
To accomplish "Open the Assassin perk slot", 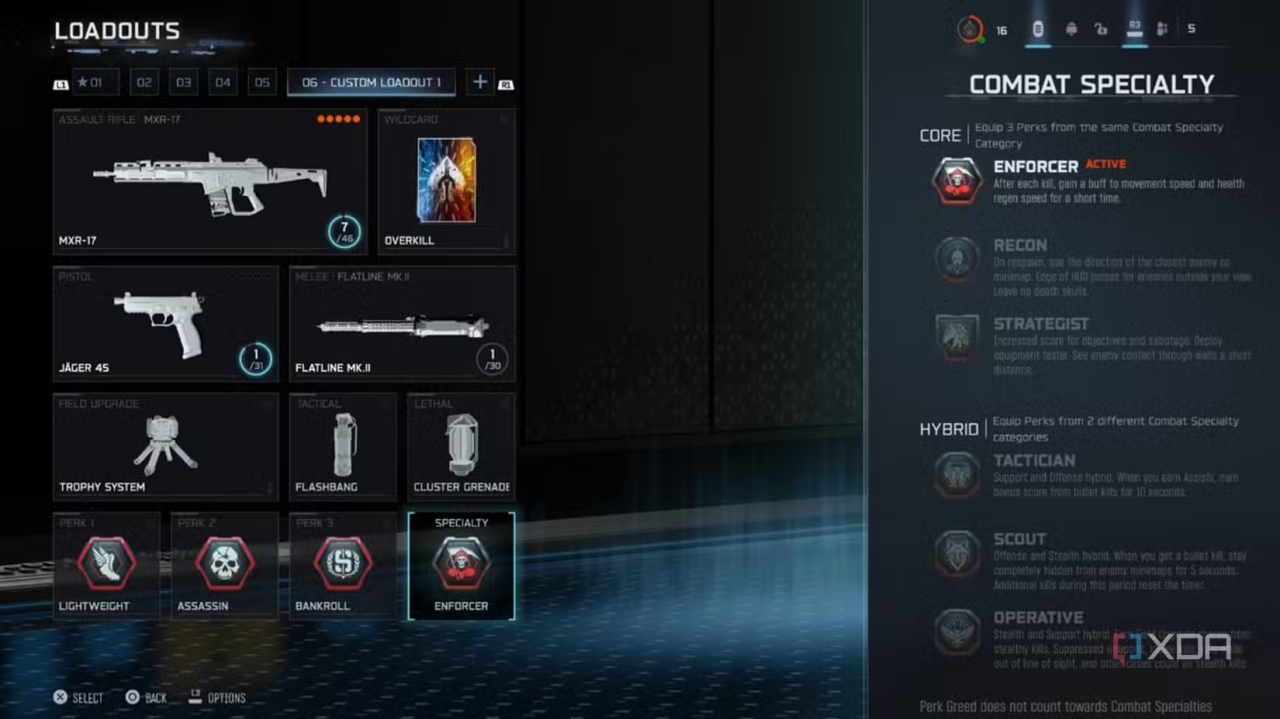I will (224, 565).
